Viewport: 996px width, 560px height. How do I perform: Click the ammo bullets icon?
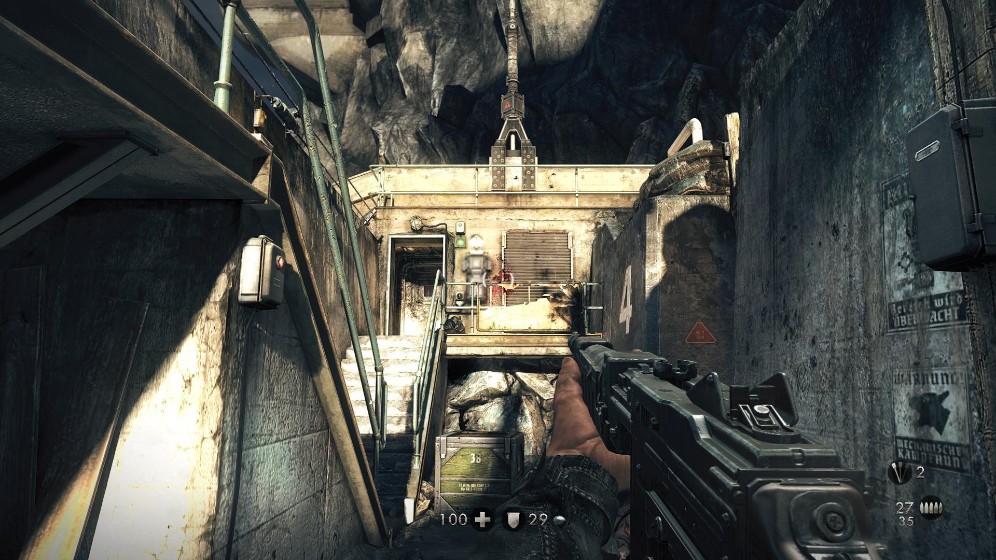click(x=930, y=508)
